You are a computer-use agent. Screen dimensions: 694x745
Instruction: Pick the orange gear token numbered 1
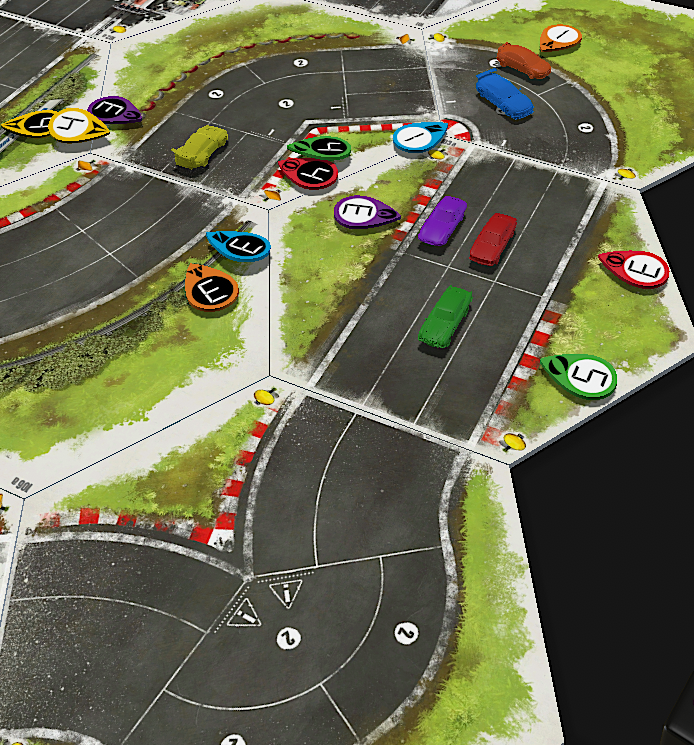561,37
